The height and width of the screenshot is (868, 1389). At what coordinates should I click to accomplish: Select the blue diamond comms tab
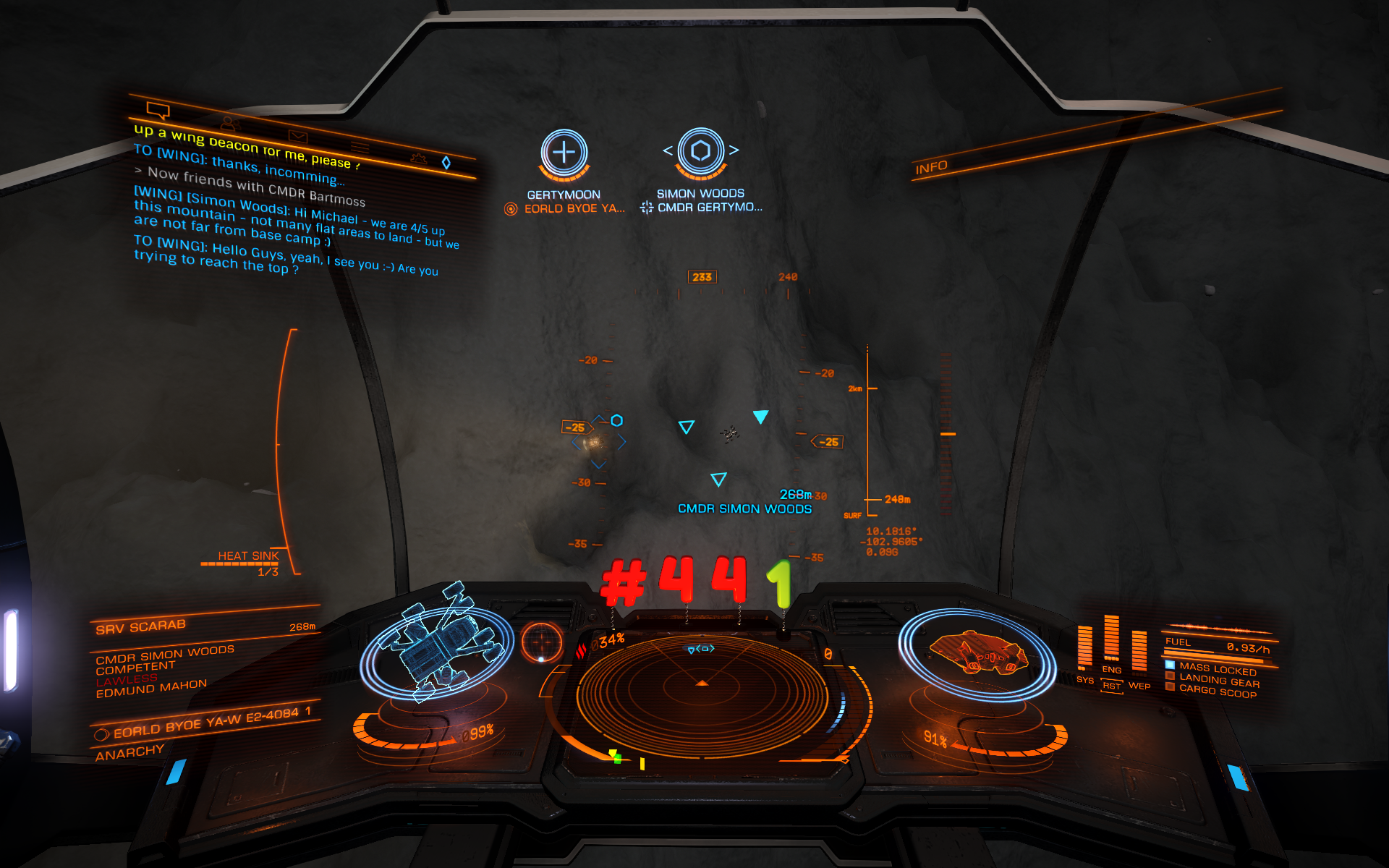point(446,163)
